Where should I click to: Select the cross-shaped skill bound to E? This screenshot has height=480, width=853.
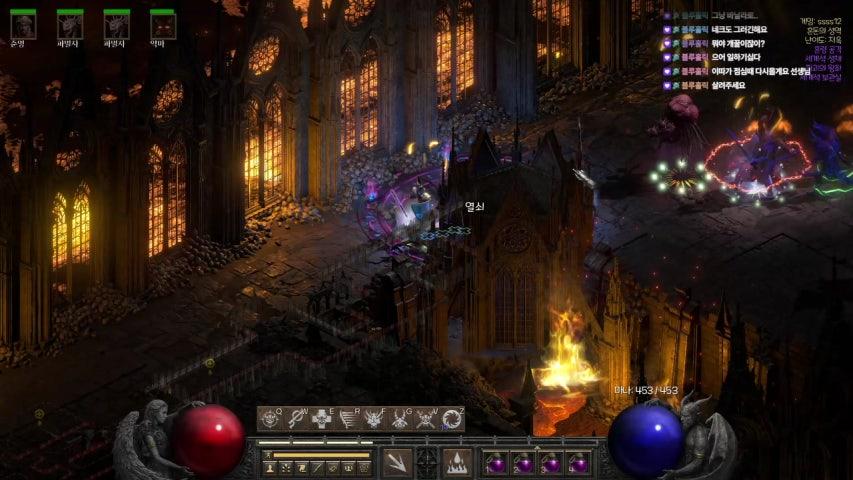click(321, 419)
